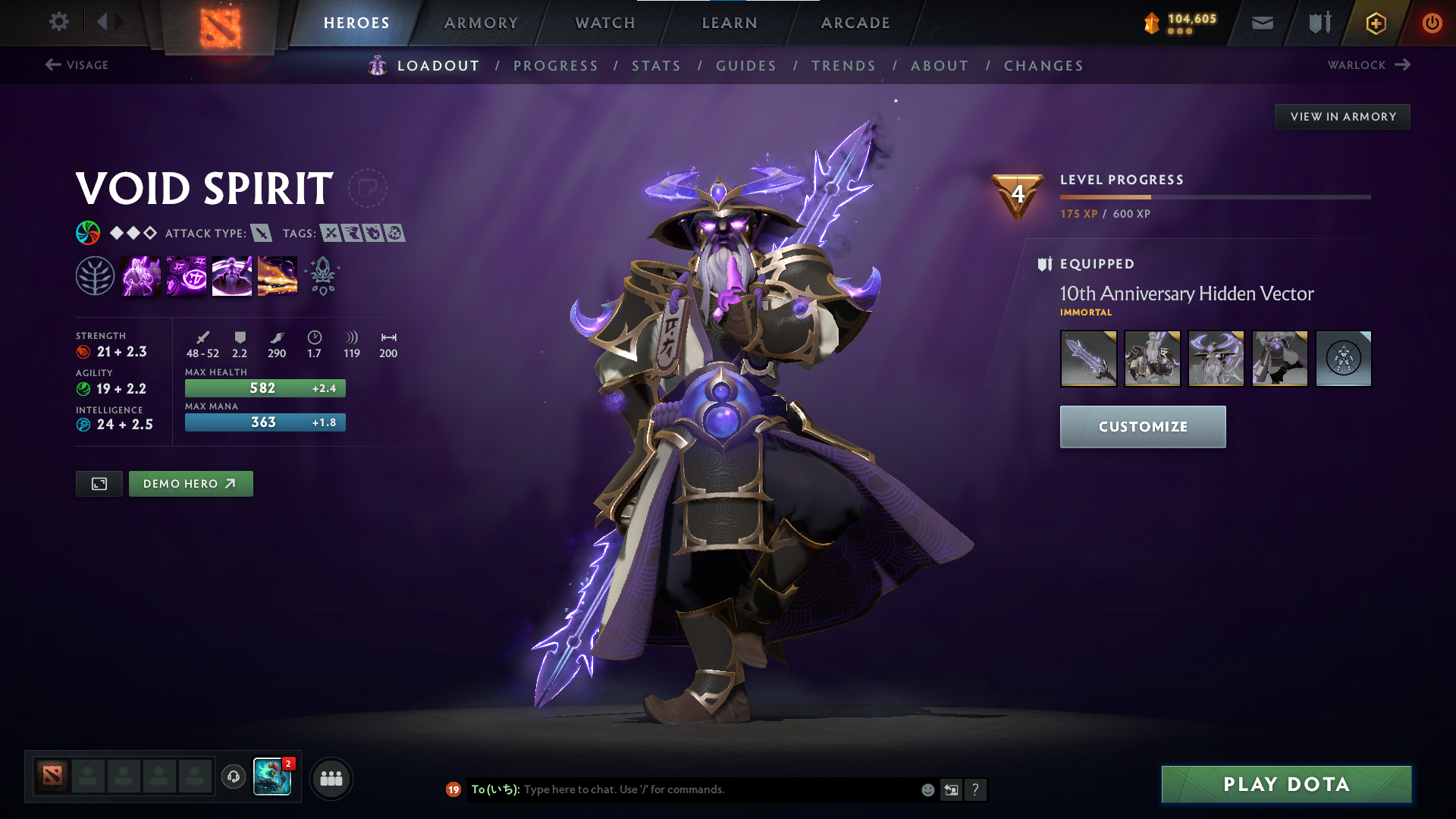Image resolution: width=1456 pixels, height=819 pixels.
Task: Toggle the expand loadout view icon below stats
Action: 99,483
